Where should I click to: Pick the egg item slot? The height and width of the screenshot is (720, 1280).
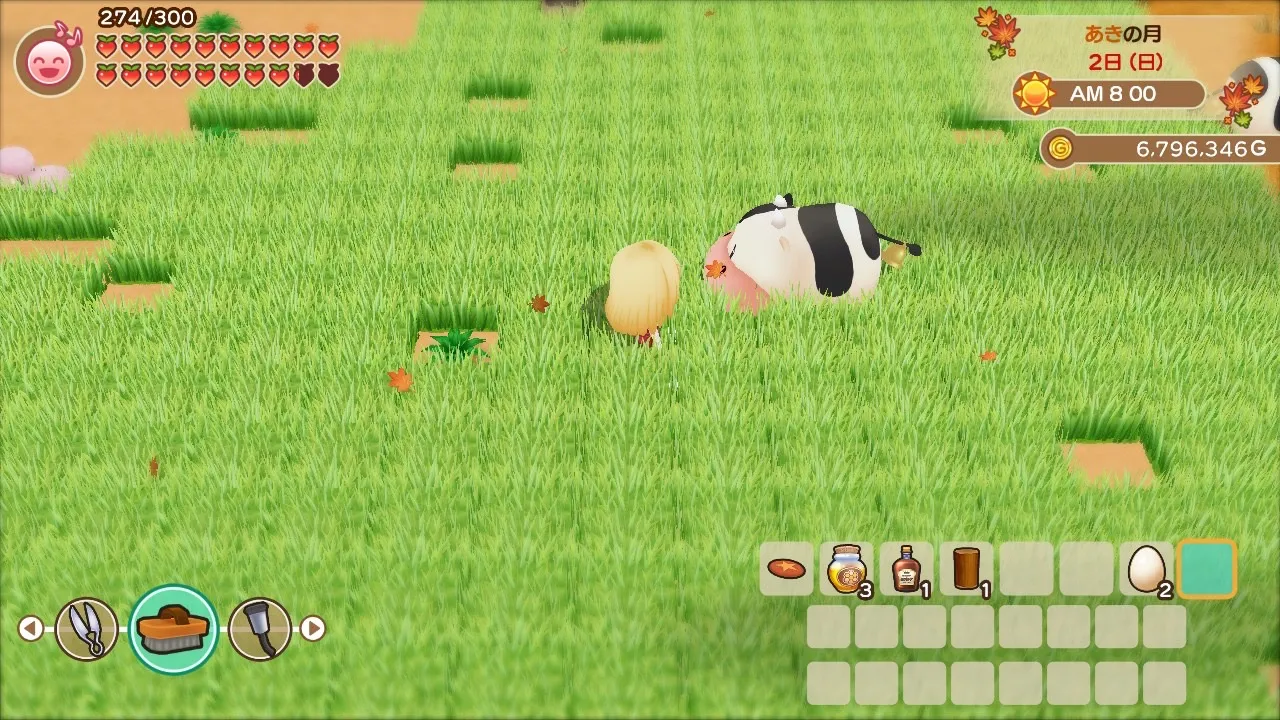1146,569
